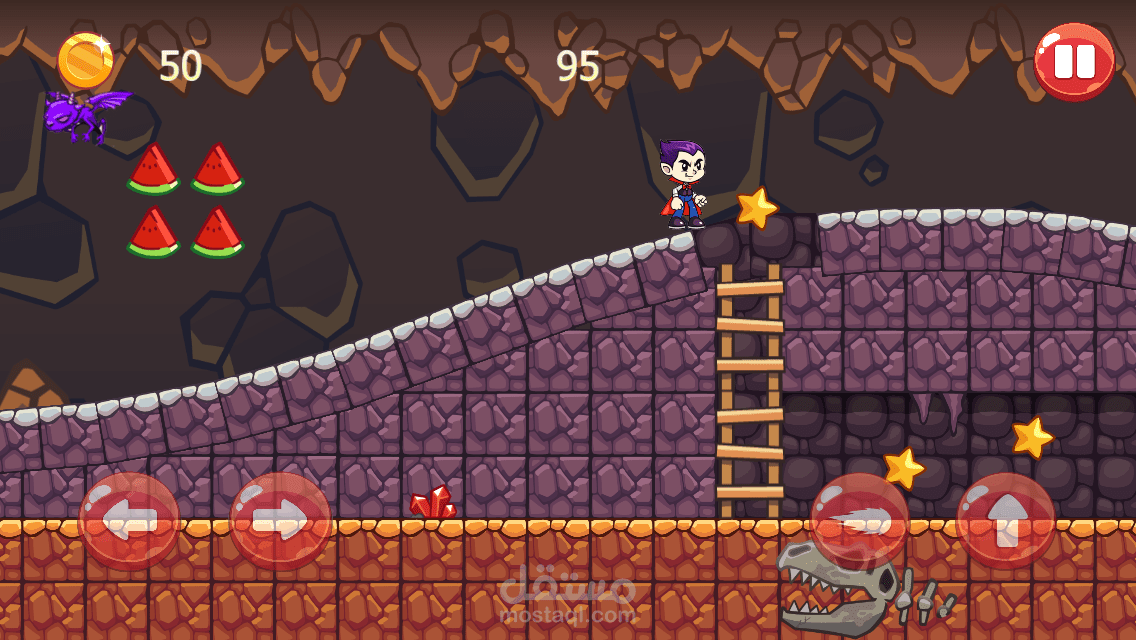Tap the left arrow move button
The image size is (1136, 640).
coord(129,521)
